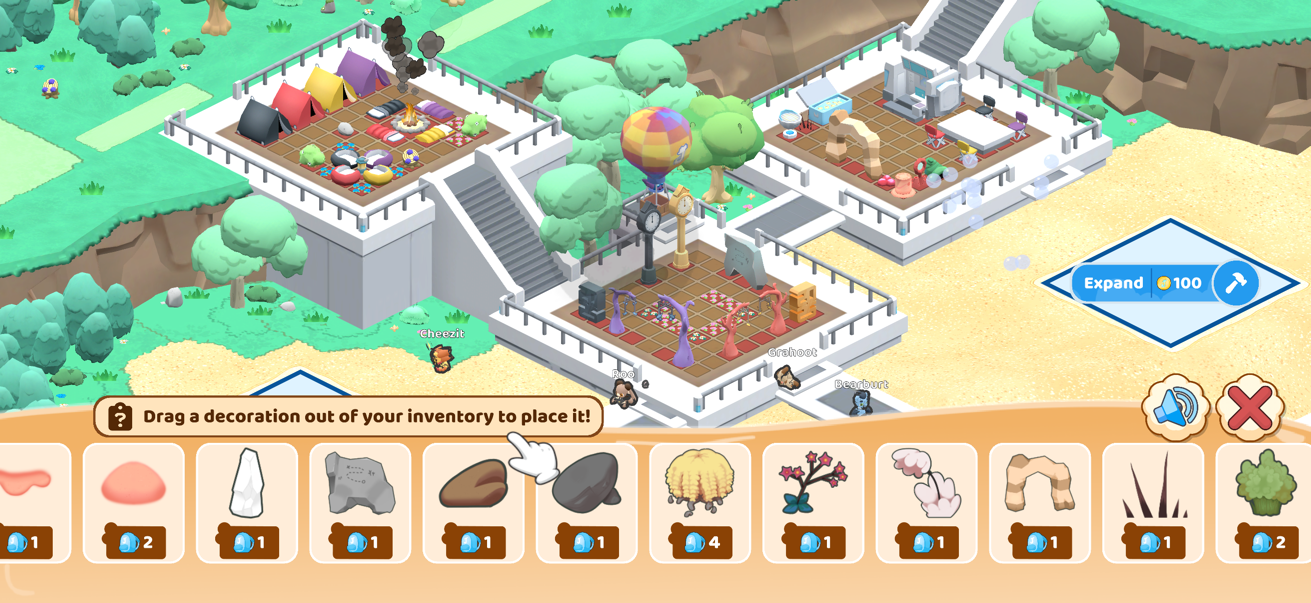Pick the brown boulder decoration
The width and height of the screenshot is (1311, 603).
pos(473,502)
